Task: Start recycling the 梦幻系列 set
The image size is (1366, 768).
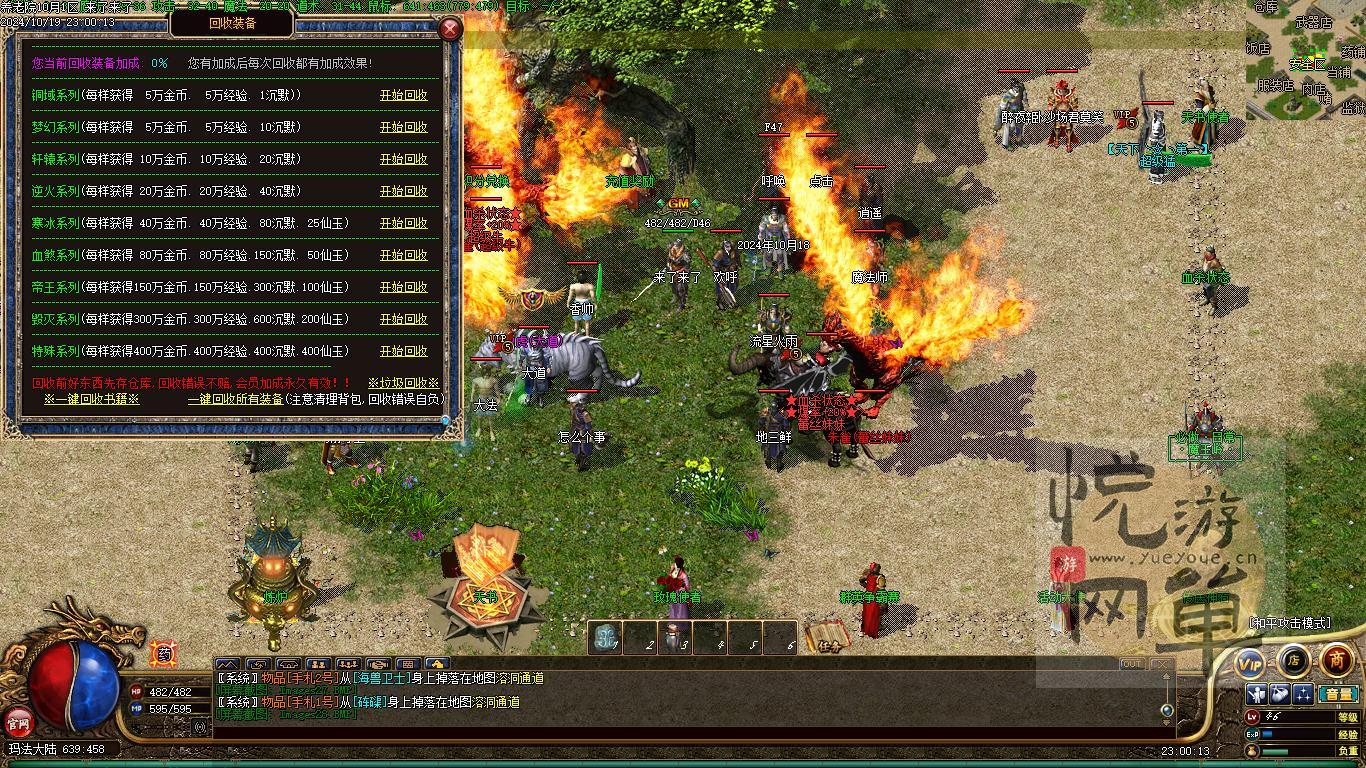Action: (403, 127)
